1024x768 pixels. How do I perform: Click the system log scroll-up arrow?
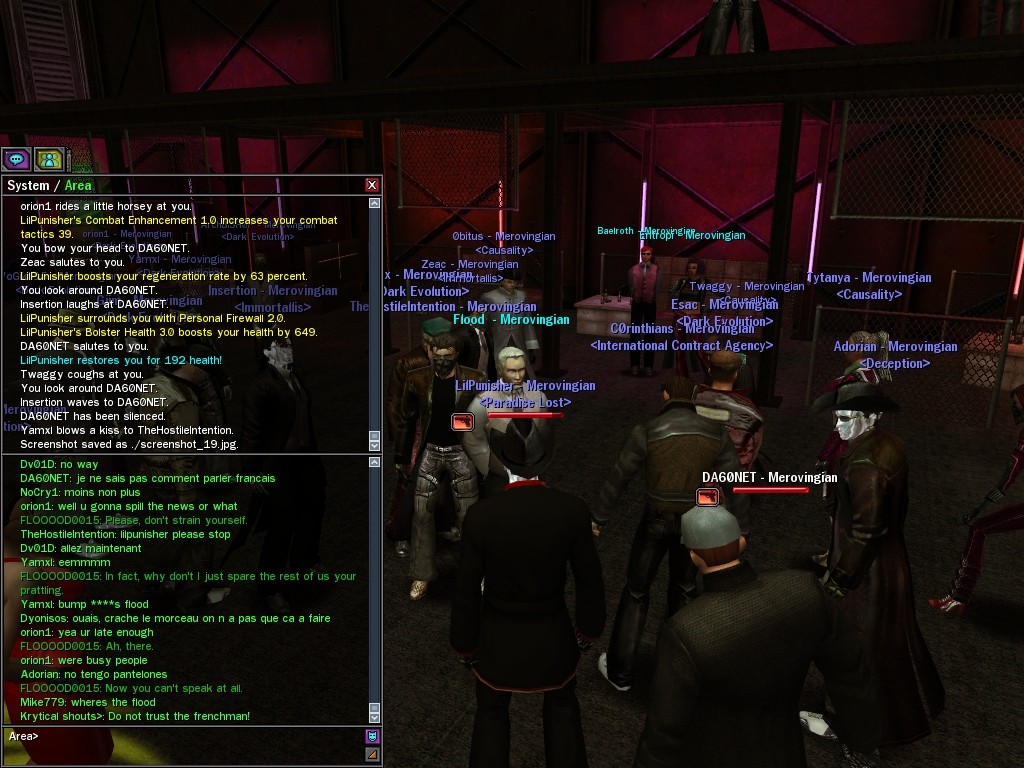pos(375,203)
